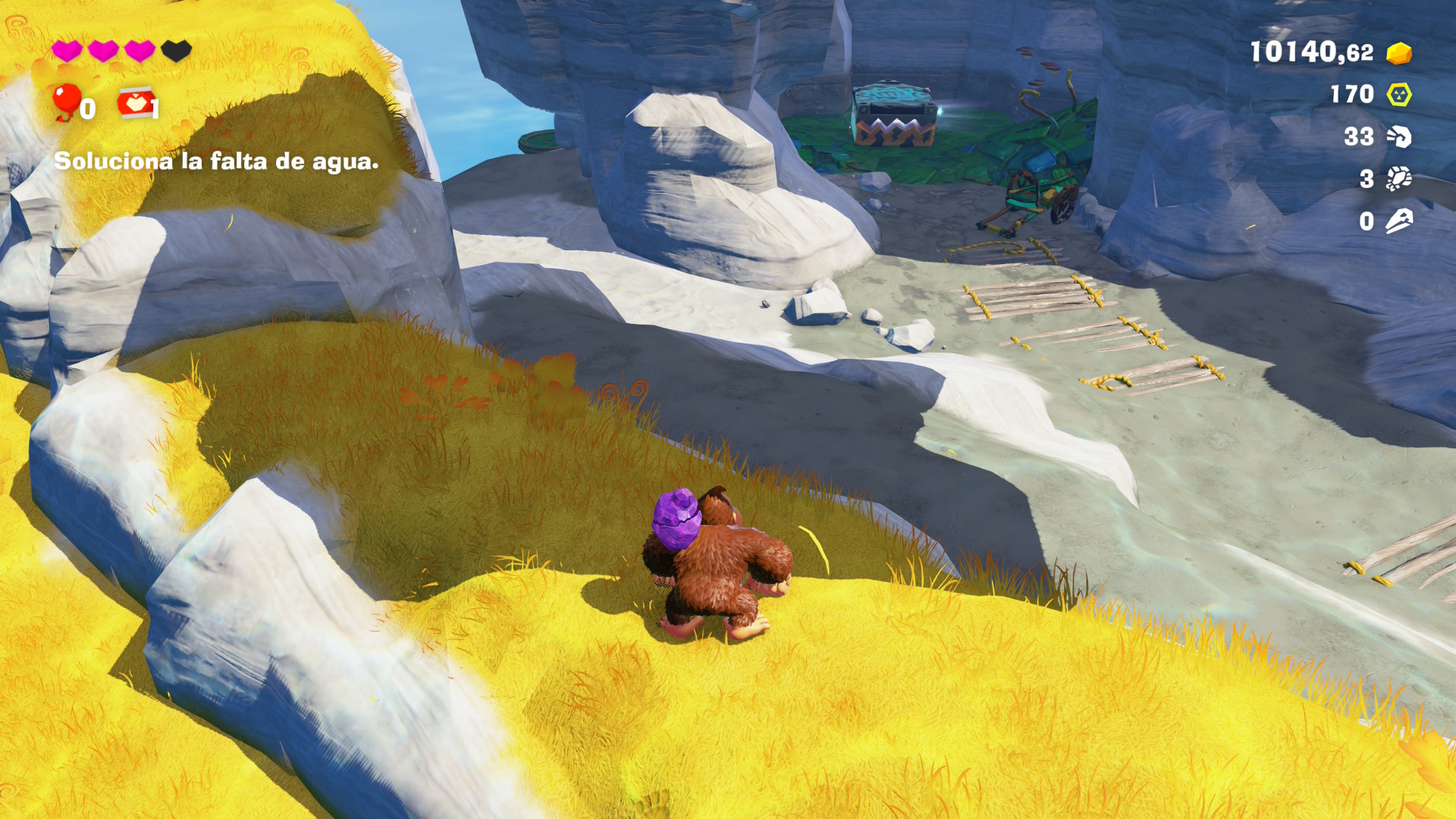Click the gold nugget currency icon
This screenshot has height=819, width=1456.
pos(1398,53)
